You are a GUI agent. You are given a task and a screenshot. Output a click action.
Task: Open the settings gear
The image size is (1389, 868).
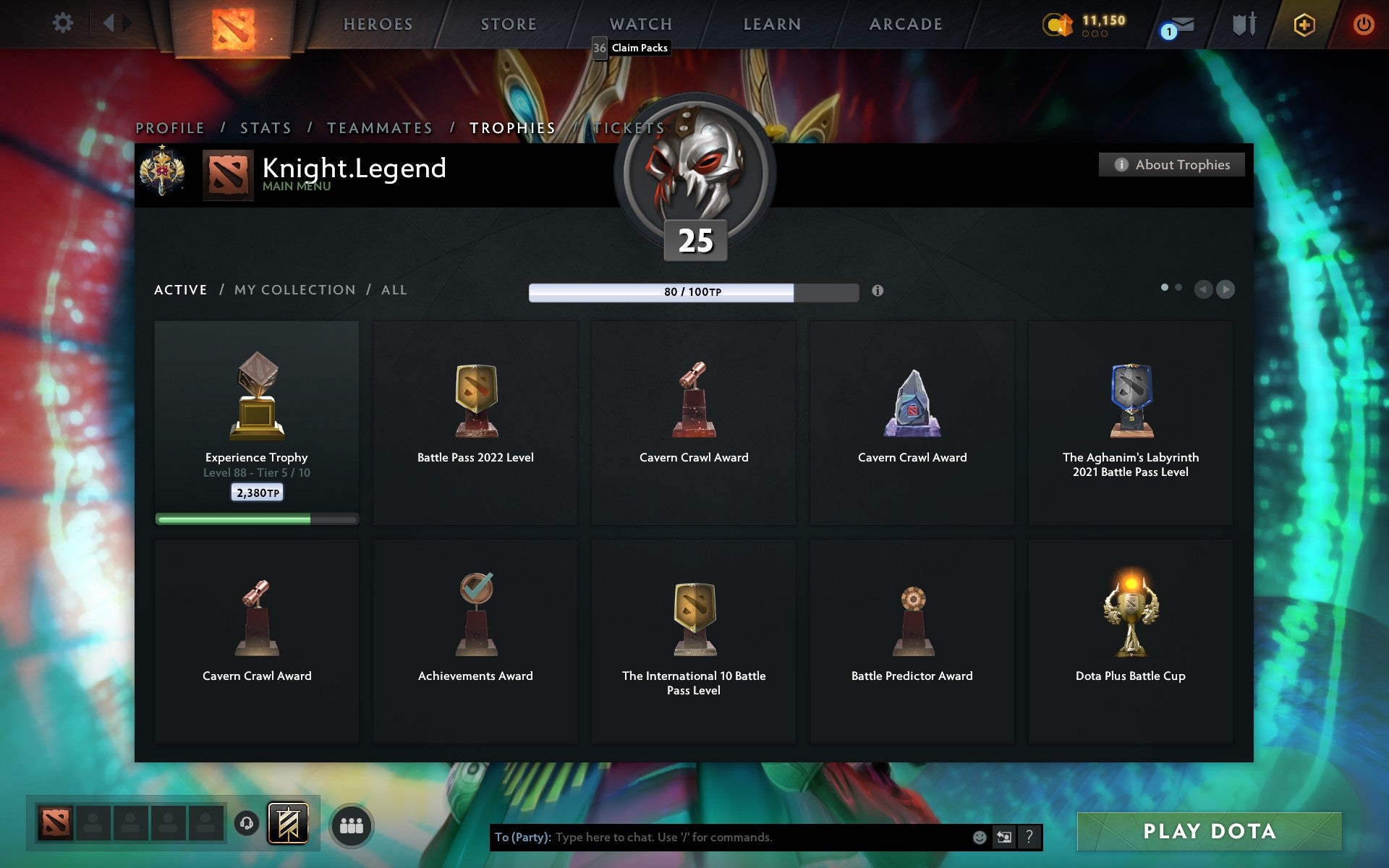64,22
